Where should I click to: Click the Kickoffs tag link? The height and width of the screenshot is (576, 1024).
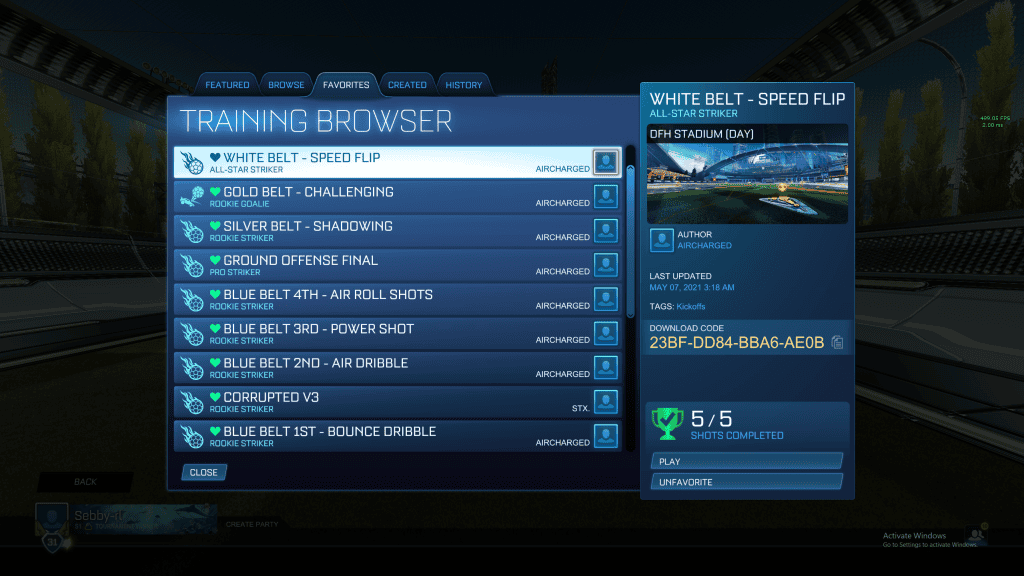(x=689, y=306)
